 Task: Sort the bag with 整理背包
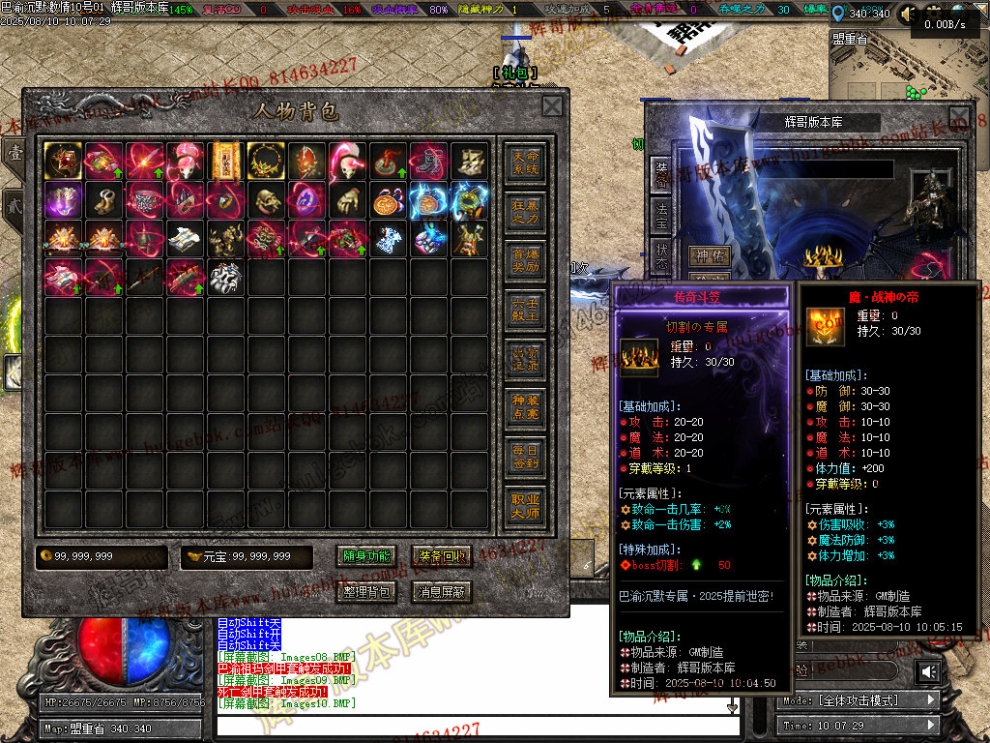pyautogui.click(x=367, y=592)
